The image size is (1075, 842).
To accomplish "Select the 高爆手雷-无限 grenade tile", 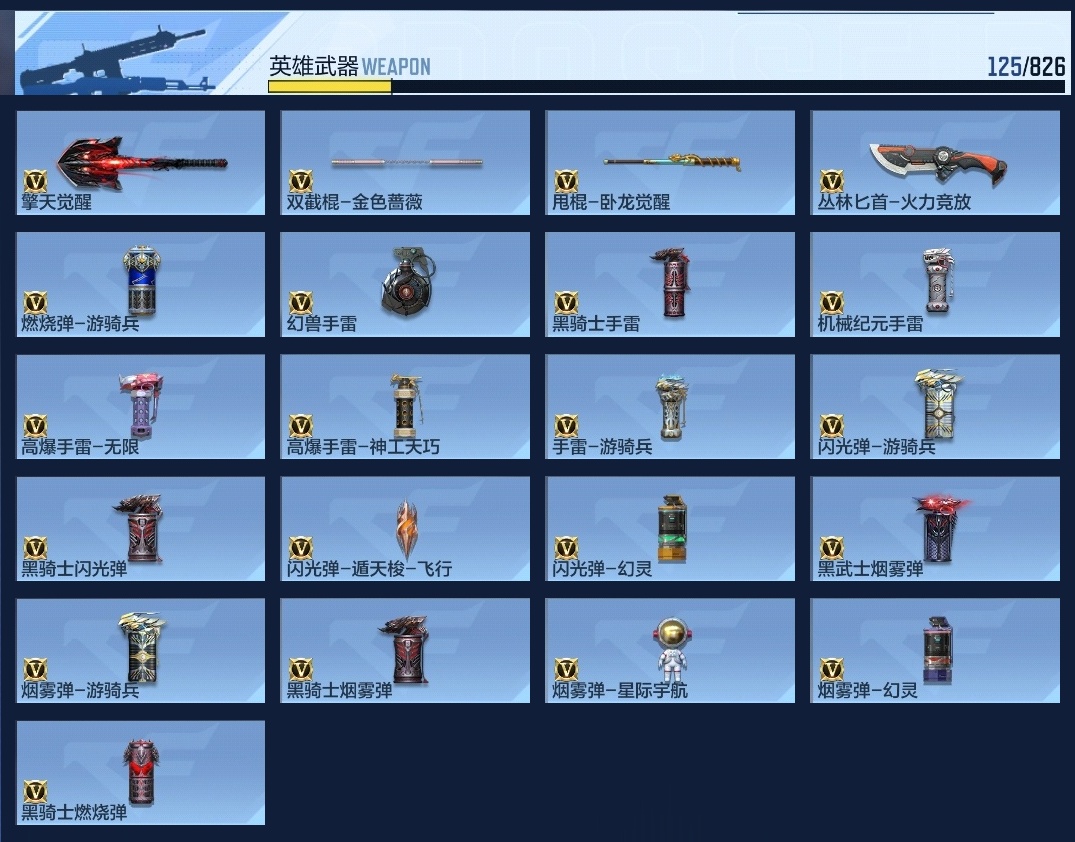I will pyautogui.click(x=141, y=406).
